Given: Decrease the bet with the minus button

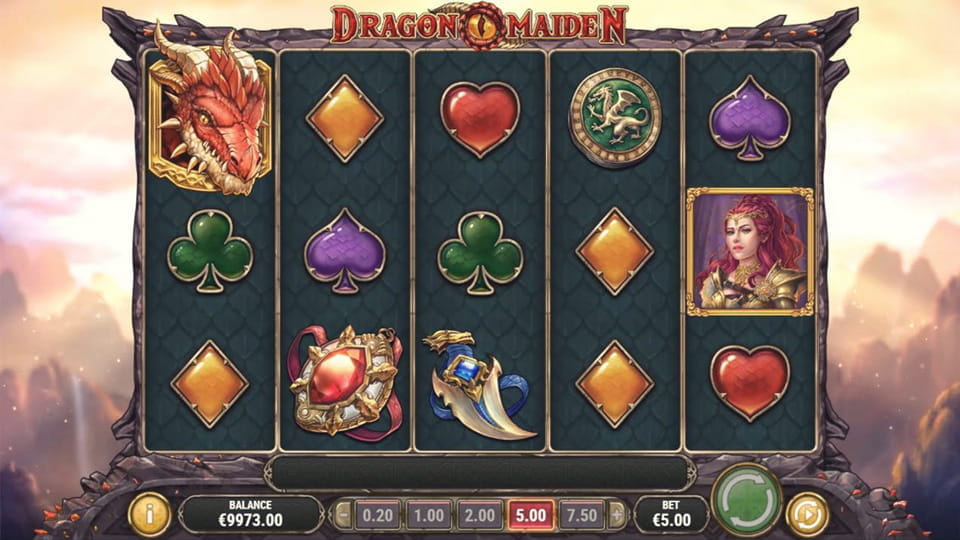Looking at the screenshot, I should tap(343, 515).
